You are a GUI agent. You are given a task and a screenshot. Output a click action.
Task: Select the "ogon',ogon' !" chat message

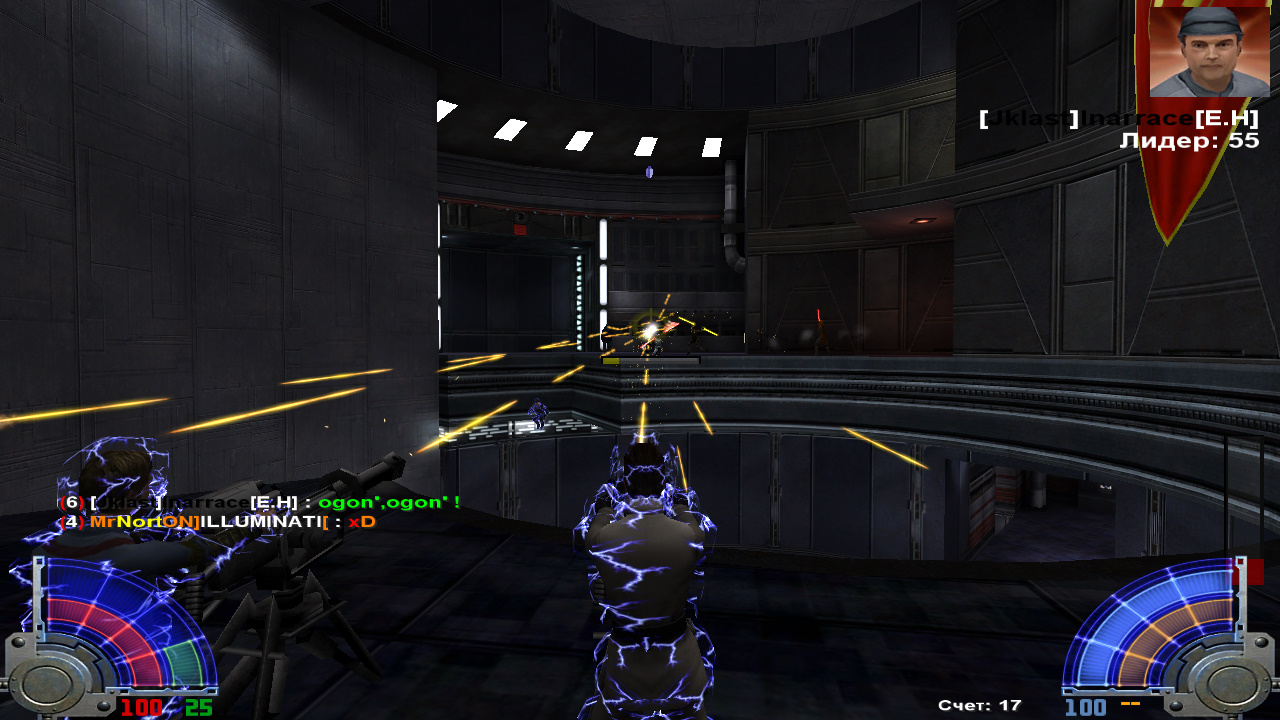tap(388, 502)
